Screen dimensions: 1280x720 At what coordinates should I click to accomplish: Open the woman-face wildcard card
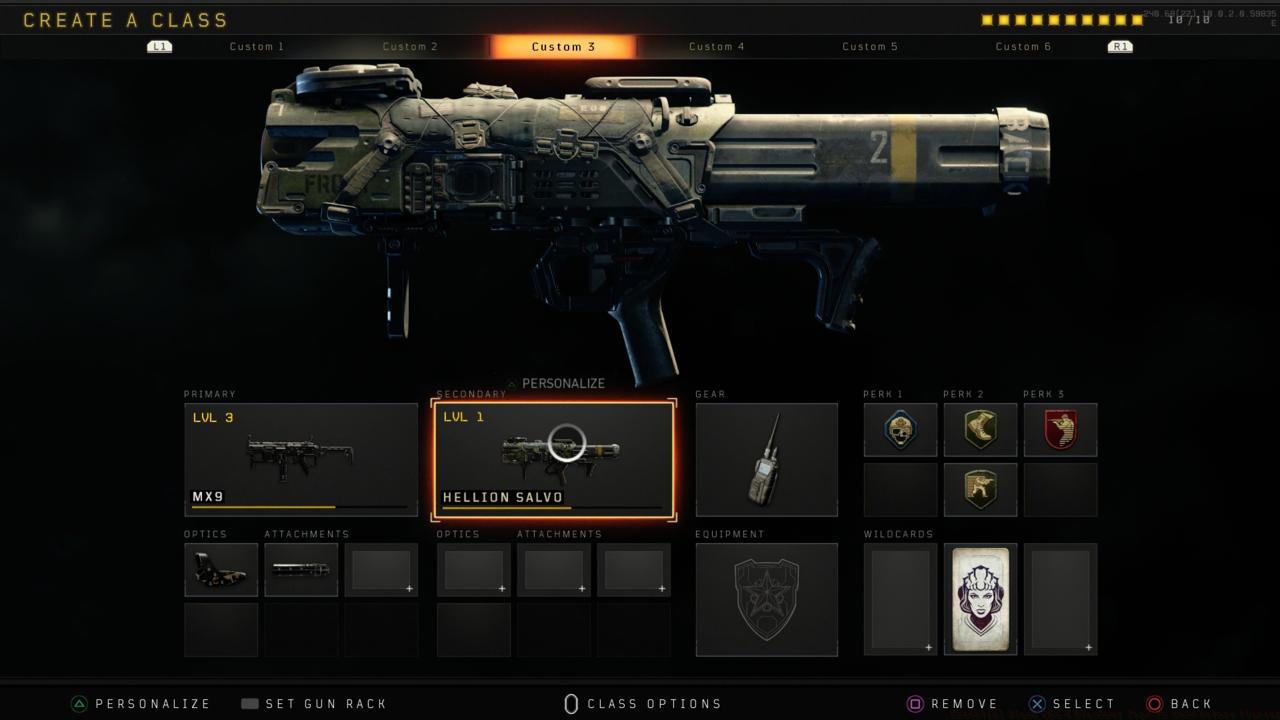980,599
